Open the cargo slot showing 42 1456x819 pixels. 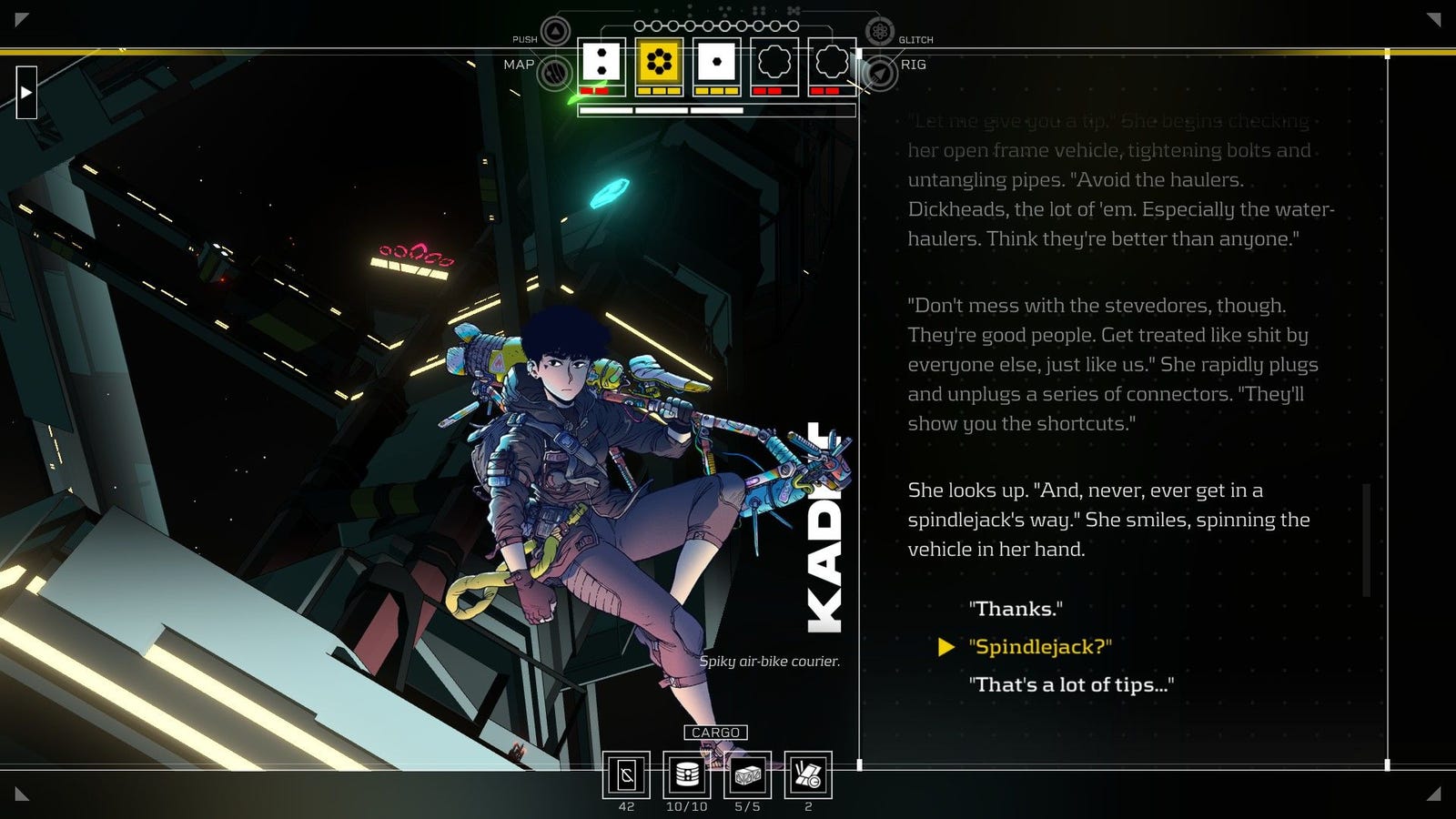[x=626, y=775]
